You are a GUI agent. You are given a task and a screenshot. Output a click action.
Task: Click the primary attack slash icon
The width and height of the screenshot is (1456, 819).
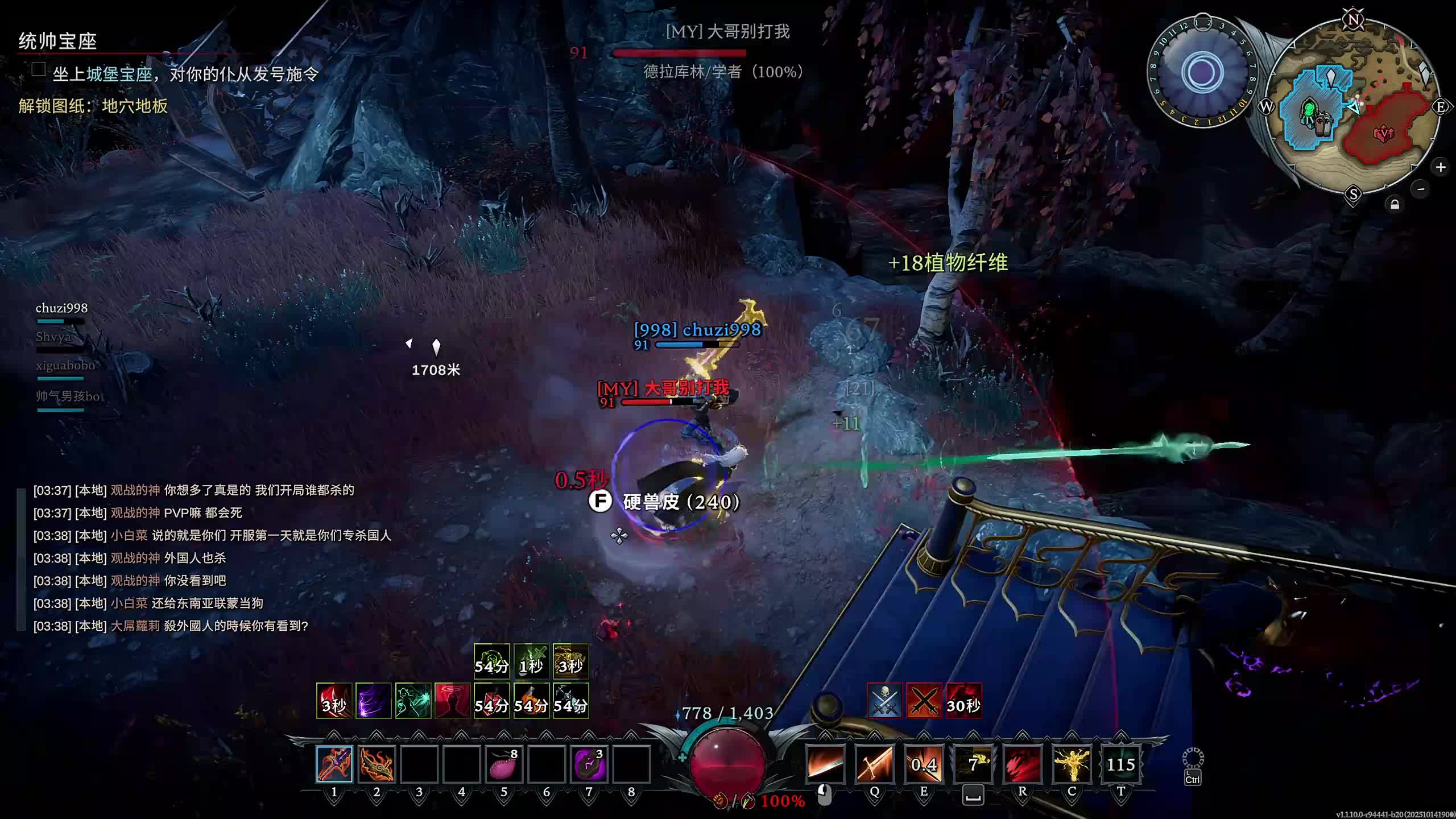click(x=825, y=764)
